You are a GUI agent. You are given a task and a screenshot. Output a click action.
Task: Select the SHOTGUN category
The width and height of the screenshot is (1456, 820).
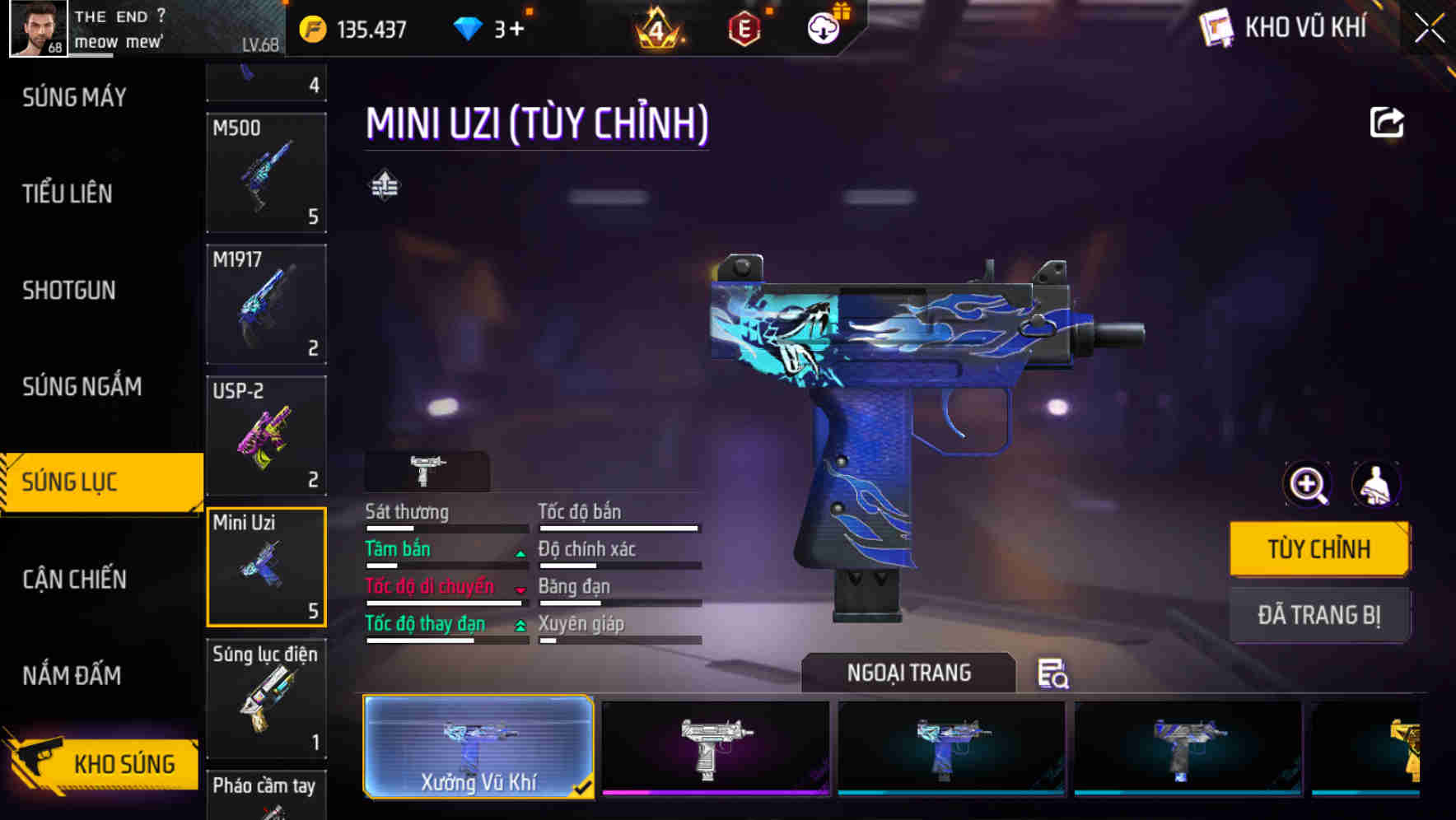click(x=69, y=290)
